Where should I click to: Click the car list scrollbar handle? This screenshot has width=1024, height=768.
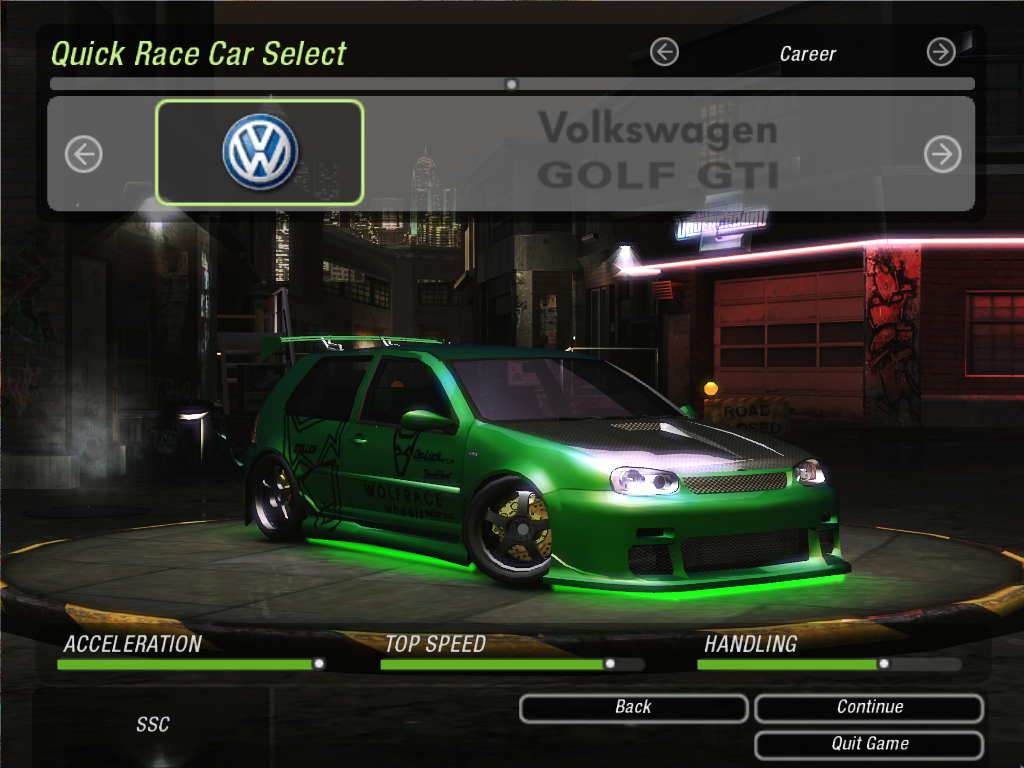click(512, 84)
